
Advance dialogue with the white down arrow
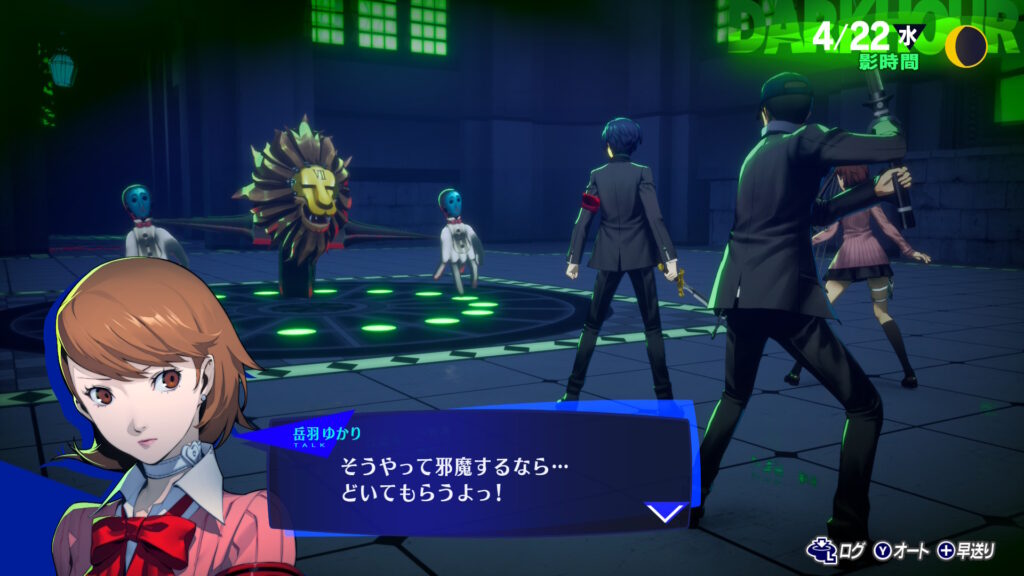[665, 513]
